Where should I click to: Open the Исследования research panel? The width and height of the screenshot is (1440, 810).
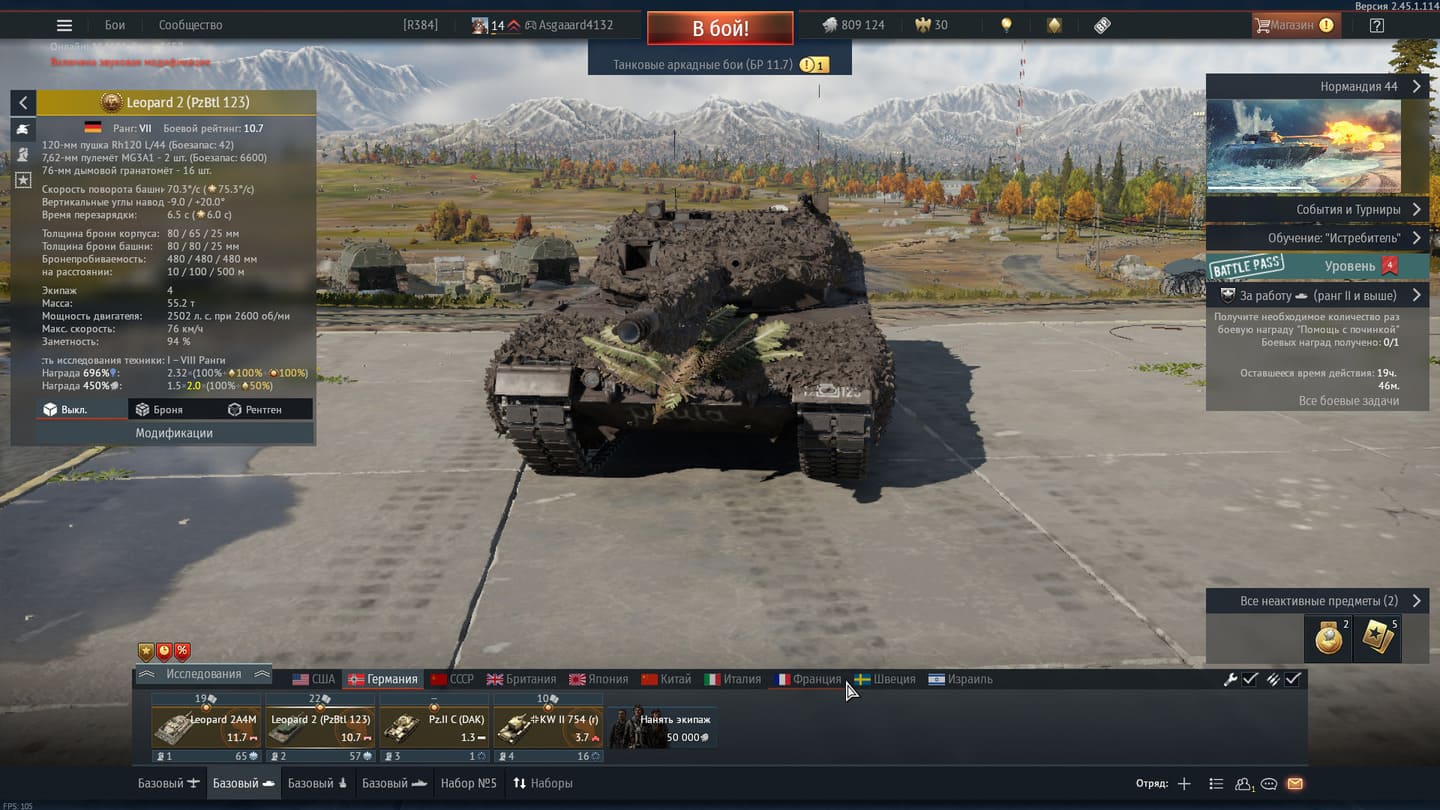[204, 674]
